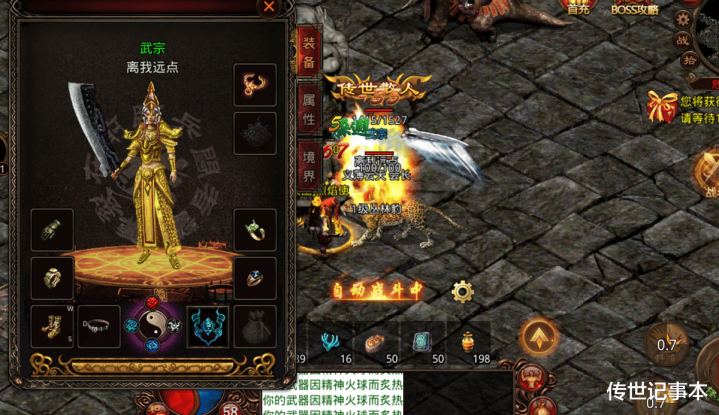Use the golden jar potion slot
Image resolution: width=719 pixels, height=415 pixels.
pos(468,342)
